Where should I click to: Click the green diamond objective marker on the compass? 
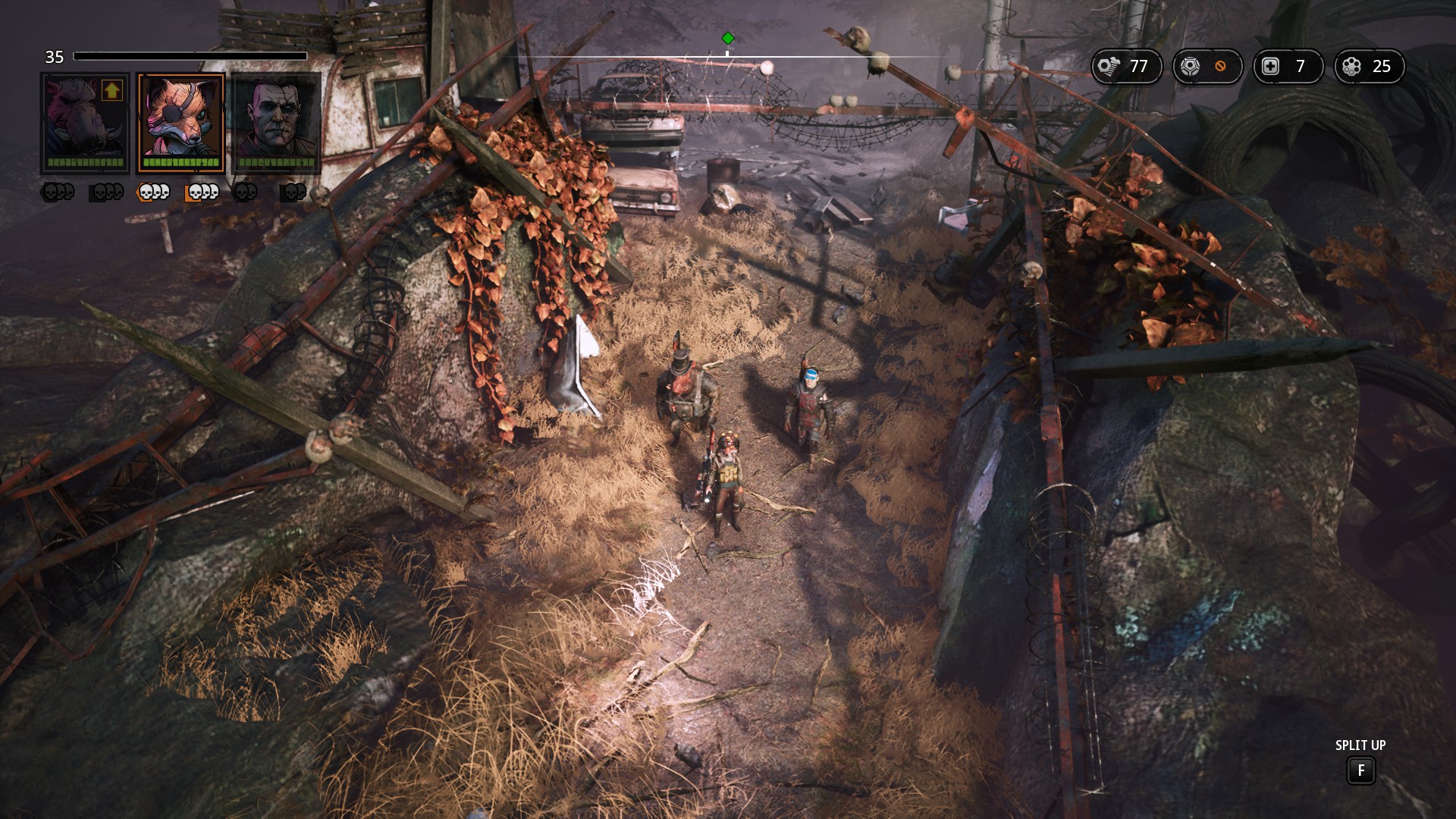[728, 38]
